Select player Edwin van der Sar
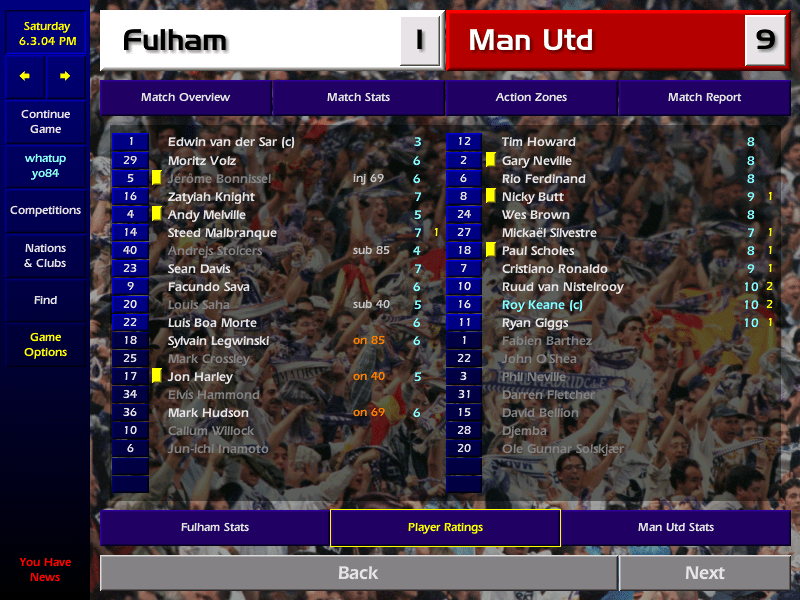 point(231,142)
